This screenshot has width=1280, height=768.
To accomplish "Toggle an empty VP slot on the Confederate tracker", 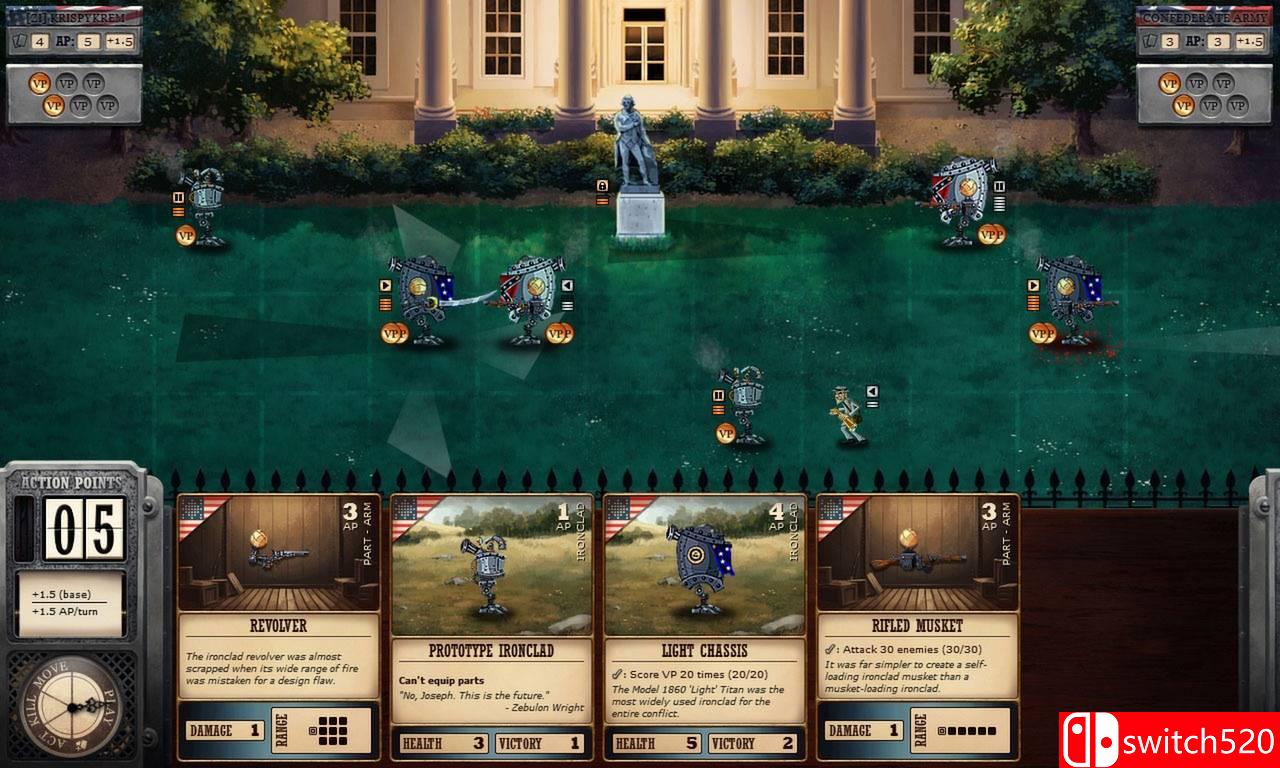I will (x=1198, y=83).
